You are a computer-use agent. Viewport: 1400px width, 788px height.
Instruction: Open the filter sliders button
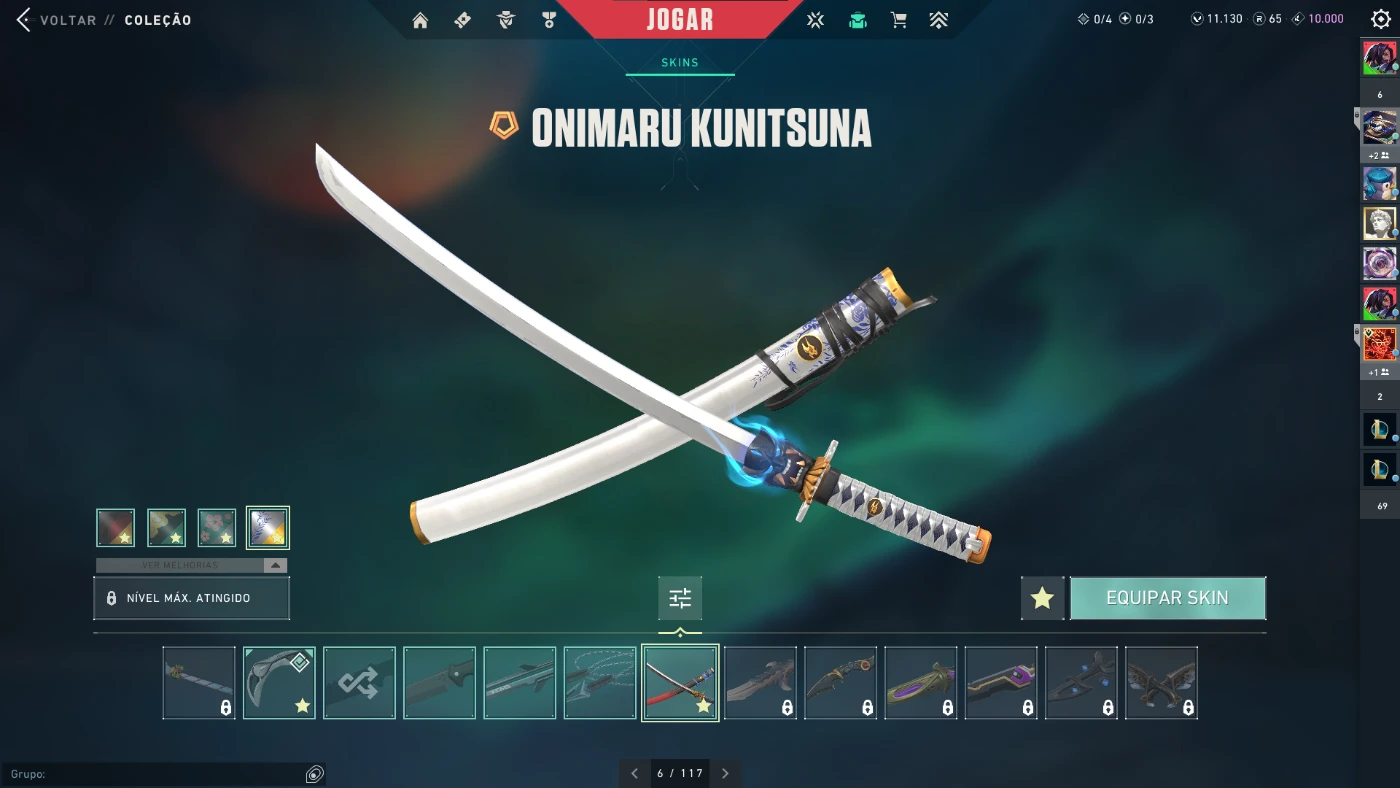[680, 598]
